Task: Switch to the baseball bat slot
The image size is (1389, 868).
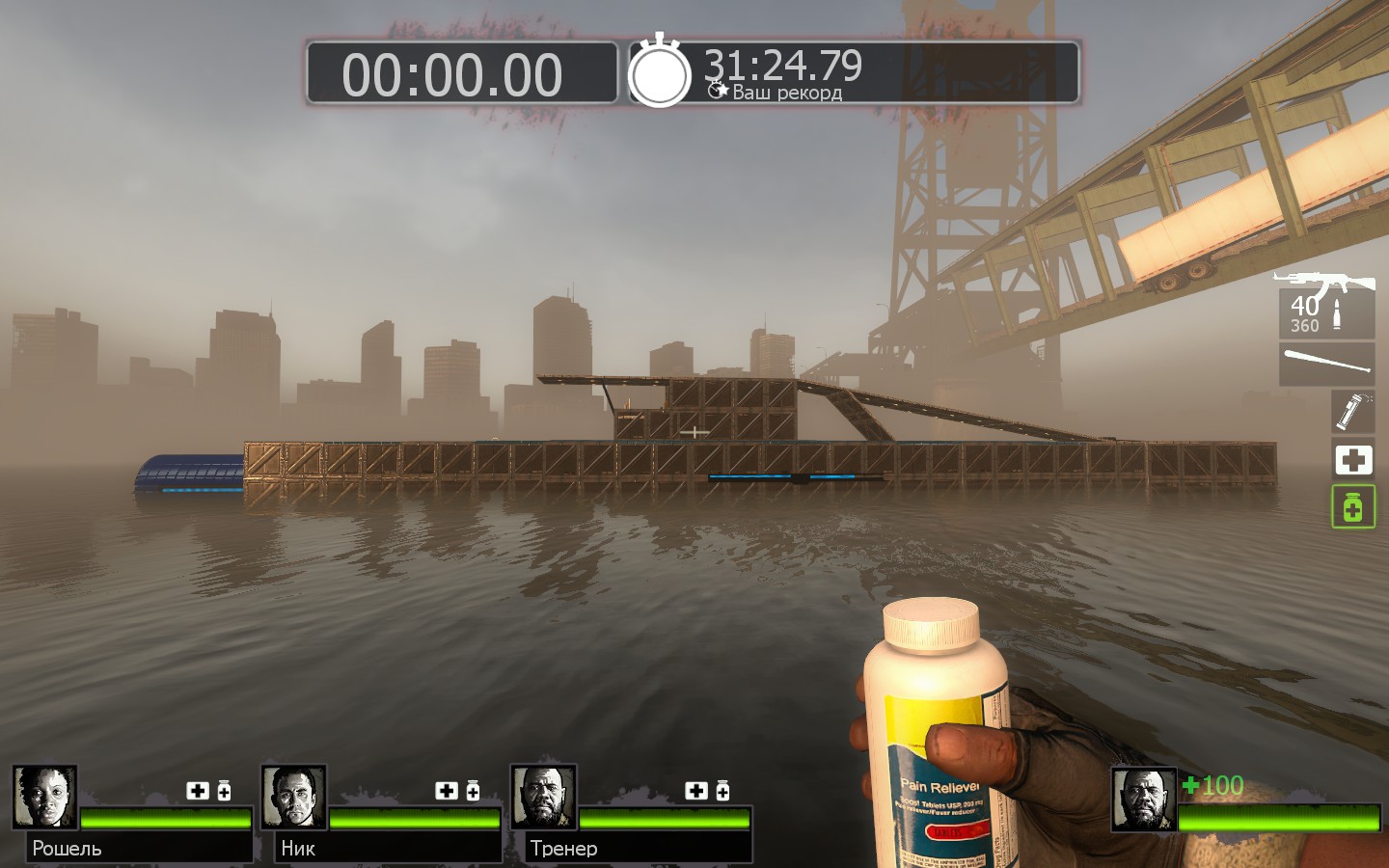Action: (x=1326, y=364)
